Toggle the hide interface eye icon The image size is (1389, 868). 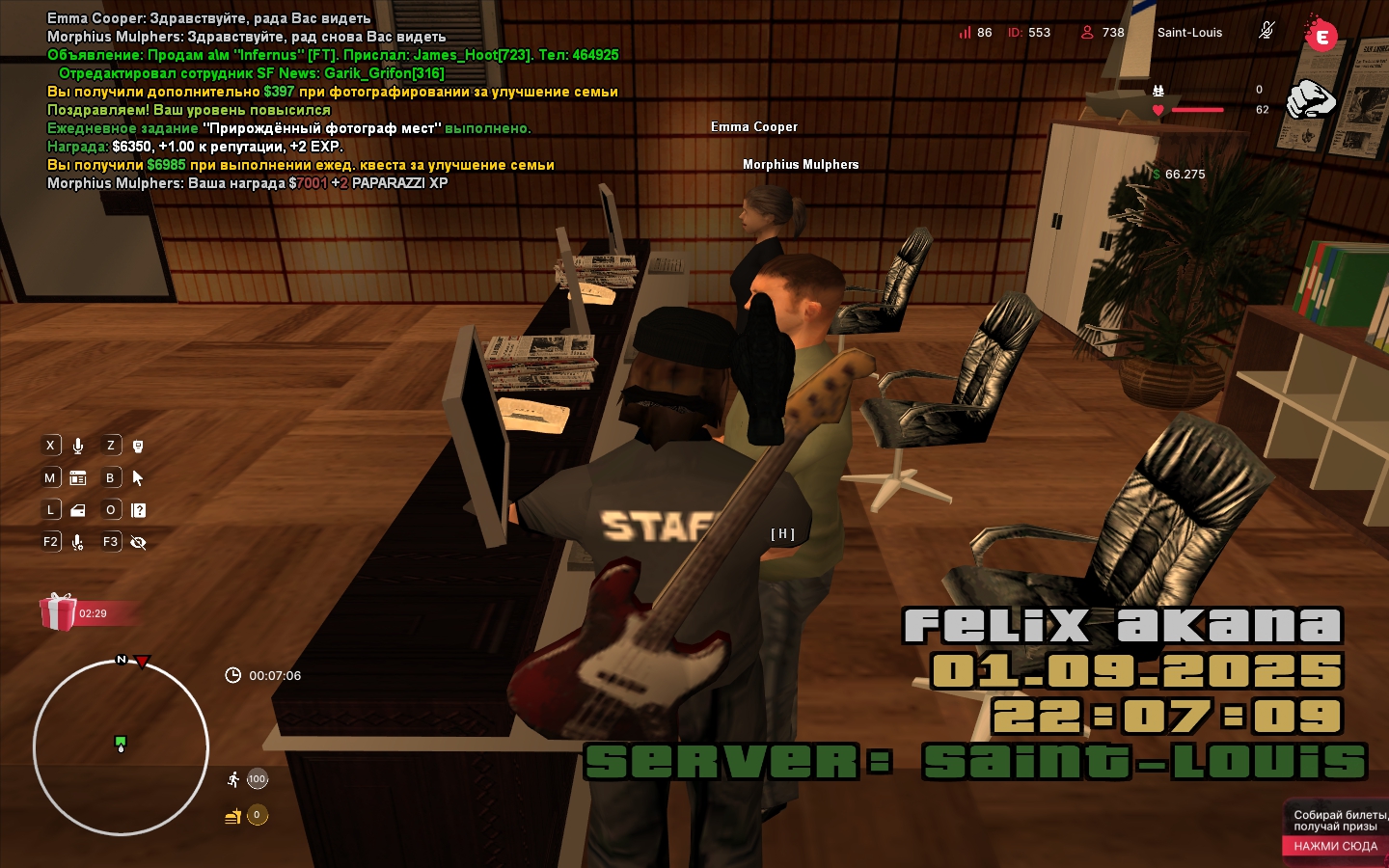tap(138, 542)
